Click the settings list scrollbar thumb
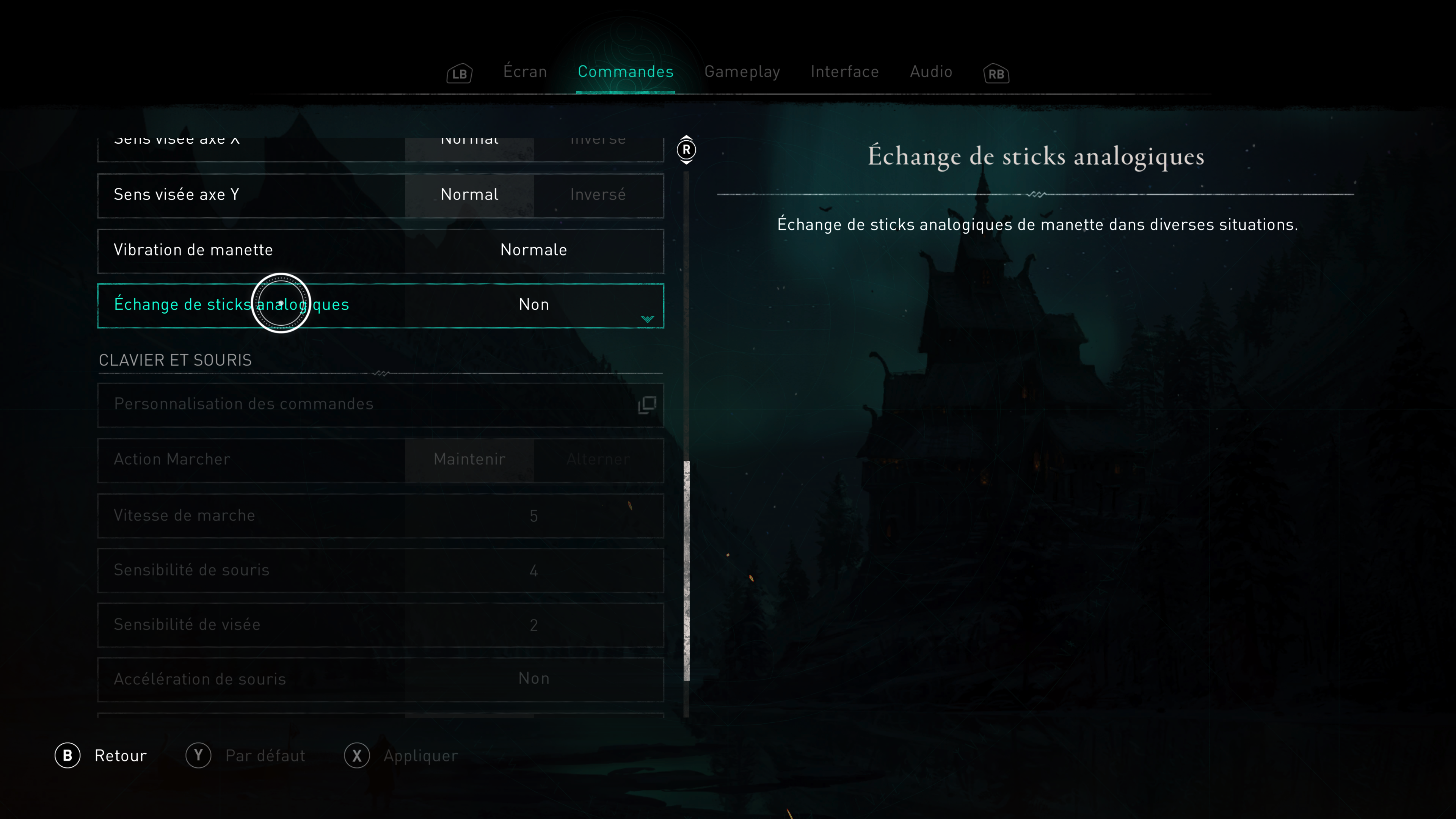Image resolution: width=1456 pixels, height=819 pixels. tap(686, 571)
